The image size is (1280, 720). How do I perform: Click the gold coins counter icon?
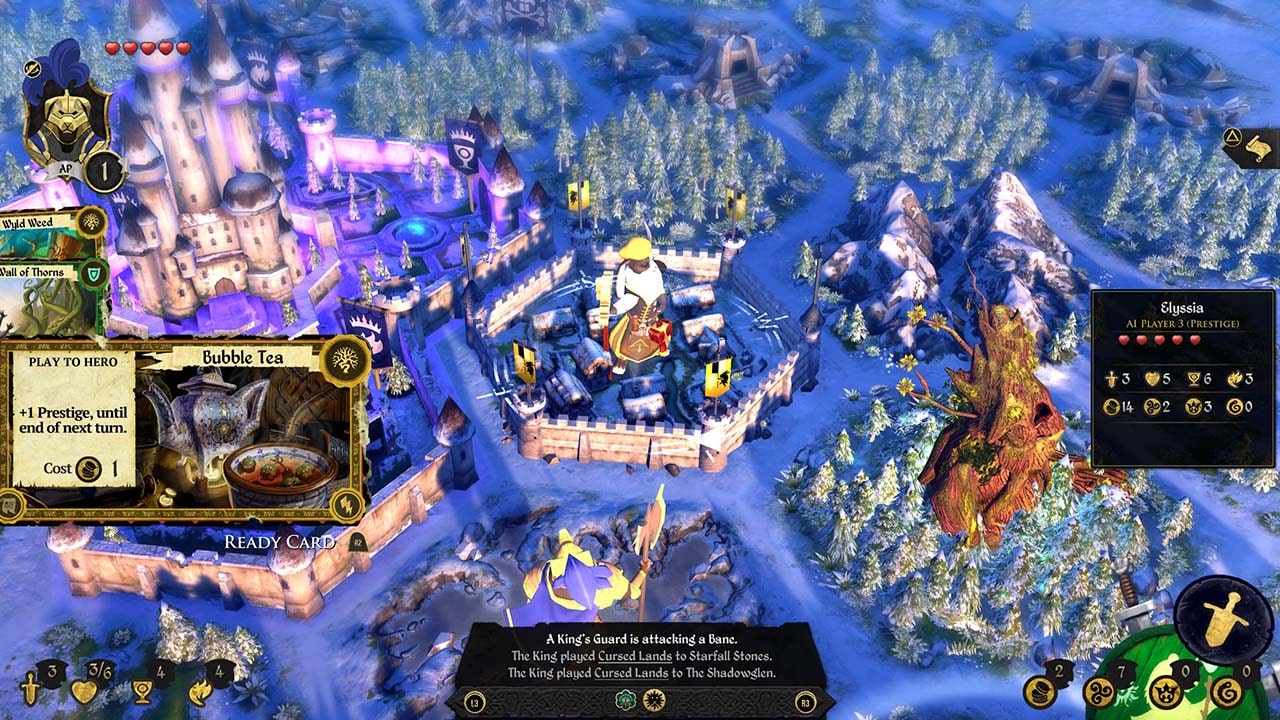tap(1039, 693)
